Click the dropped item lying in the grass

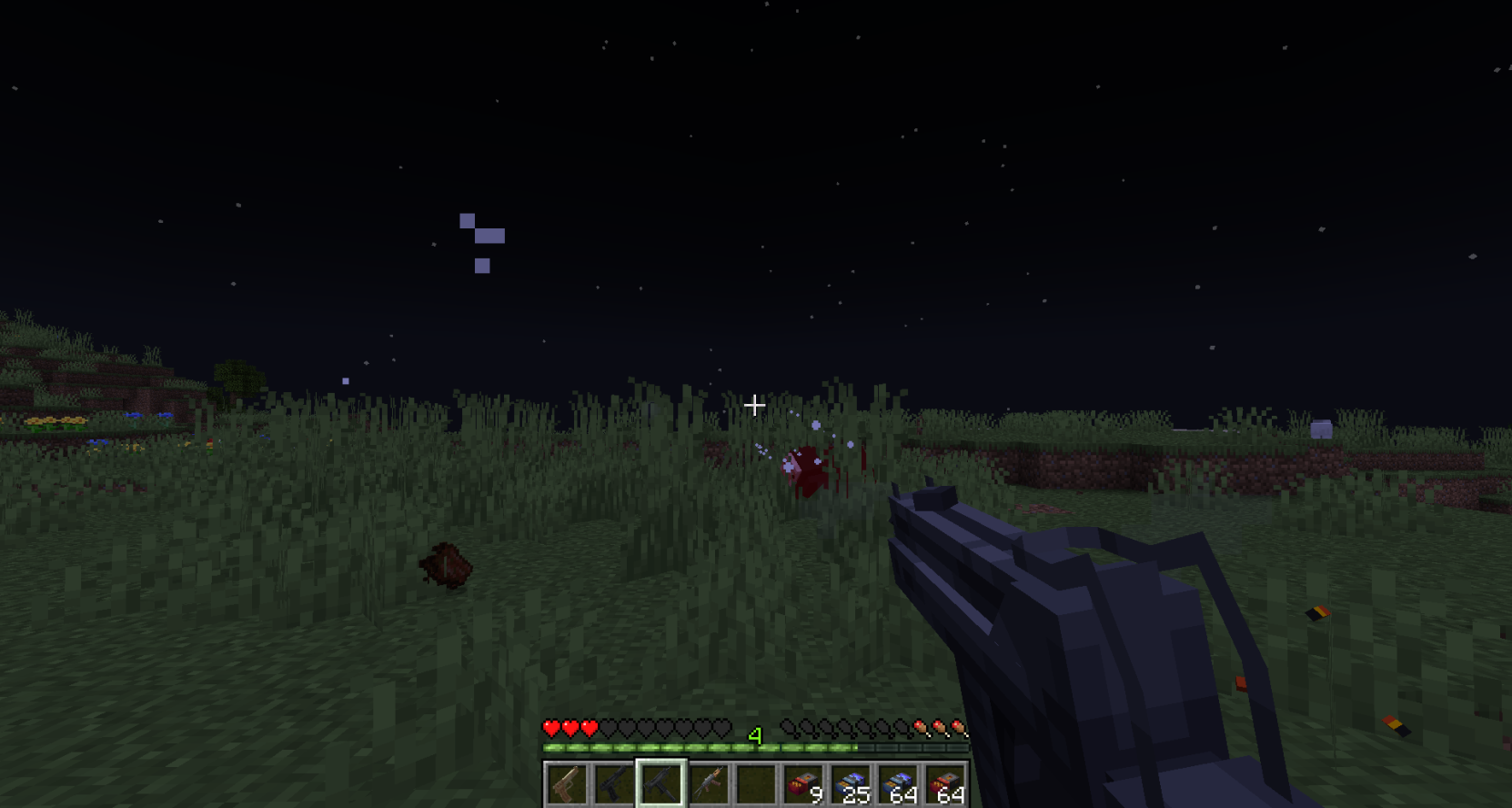point(446,564)
